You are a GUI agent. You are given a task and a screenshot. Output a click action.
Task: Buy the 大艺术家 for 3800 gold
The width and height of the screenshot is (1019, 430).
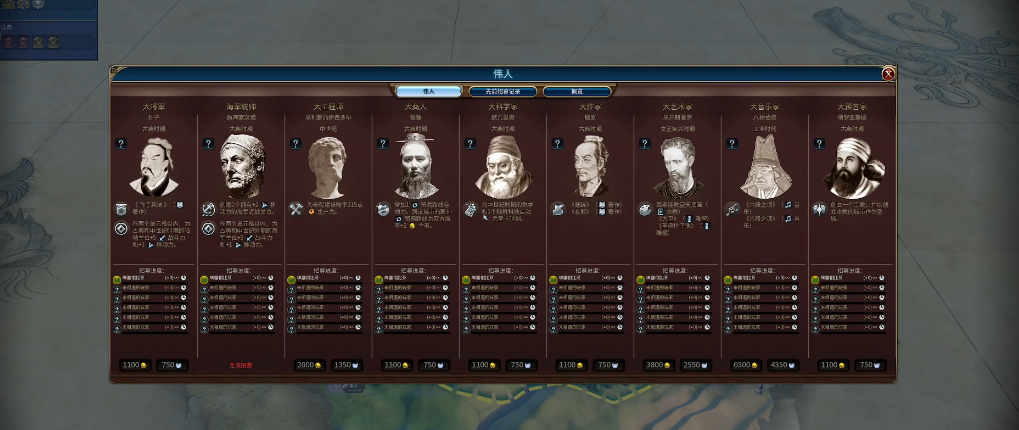click(x=657, y=365)
